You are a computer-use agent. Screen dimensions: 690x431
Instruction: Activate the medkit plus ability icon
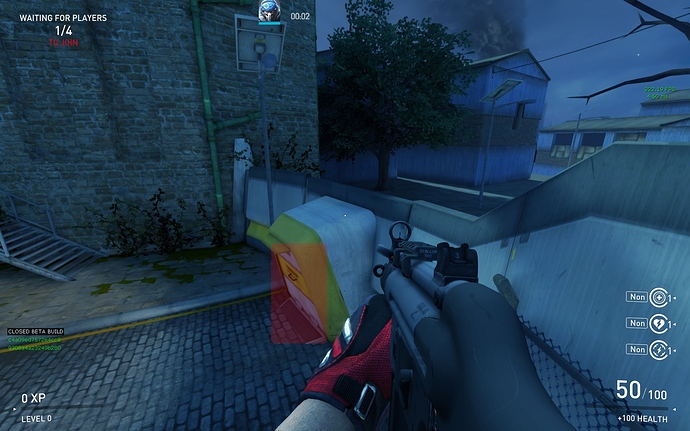(658, 297)
